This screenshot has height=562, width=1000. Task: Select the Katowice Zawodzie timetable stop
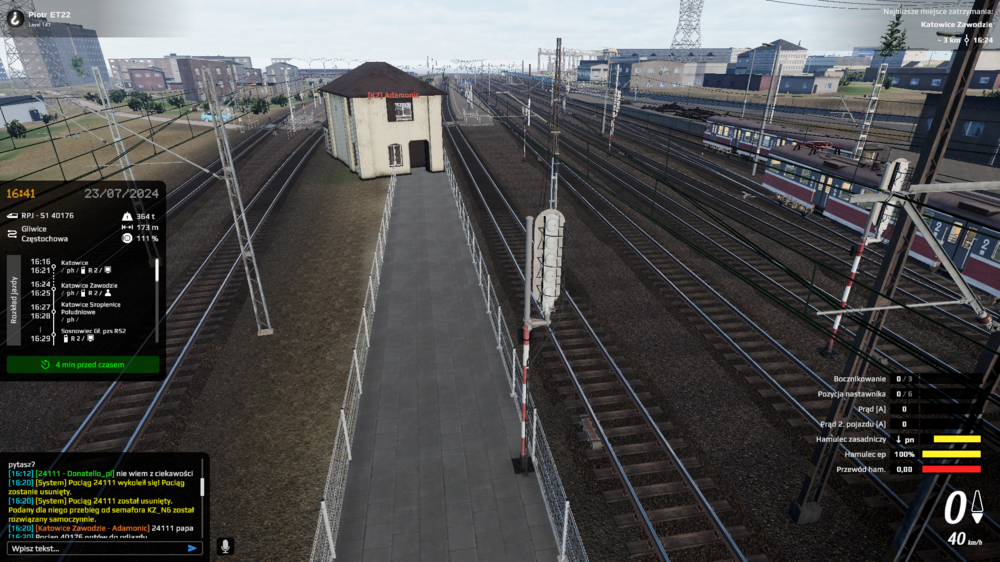click(x=89, y=285)
